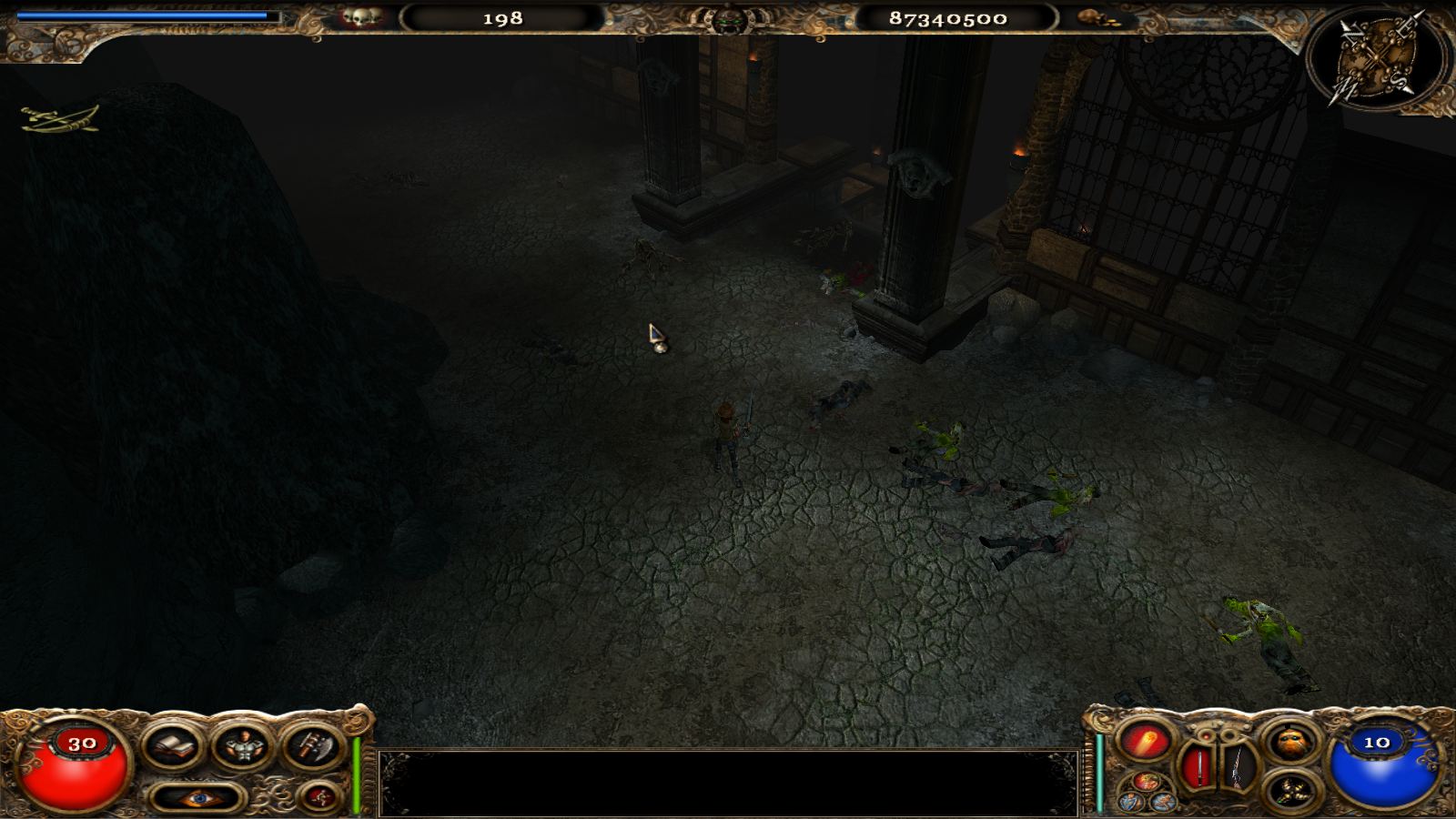Toggle the blue eye view button
Viewport: 1456px width, 819px height.
point(197,799)
